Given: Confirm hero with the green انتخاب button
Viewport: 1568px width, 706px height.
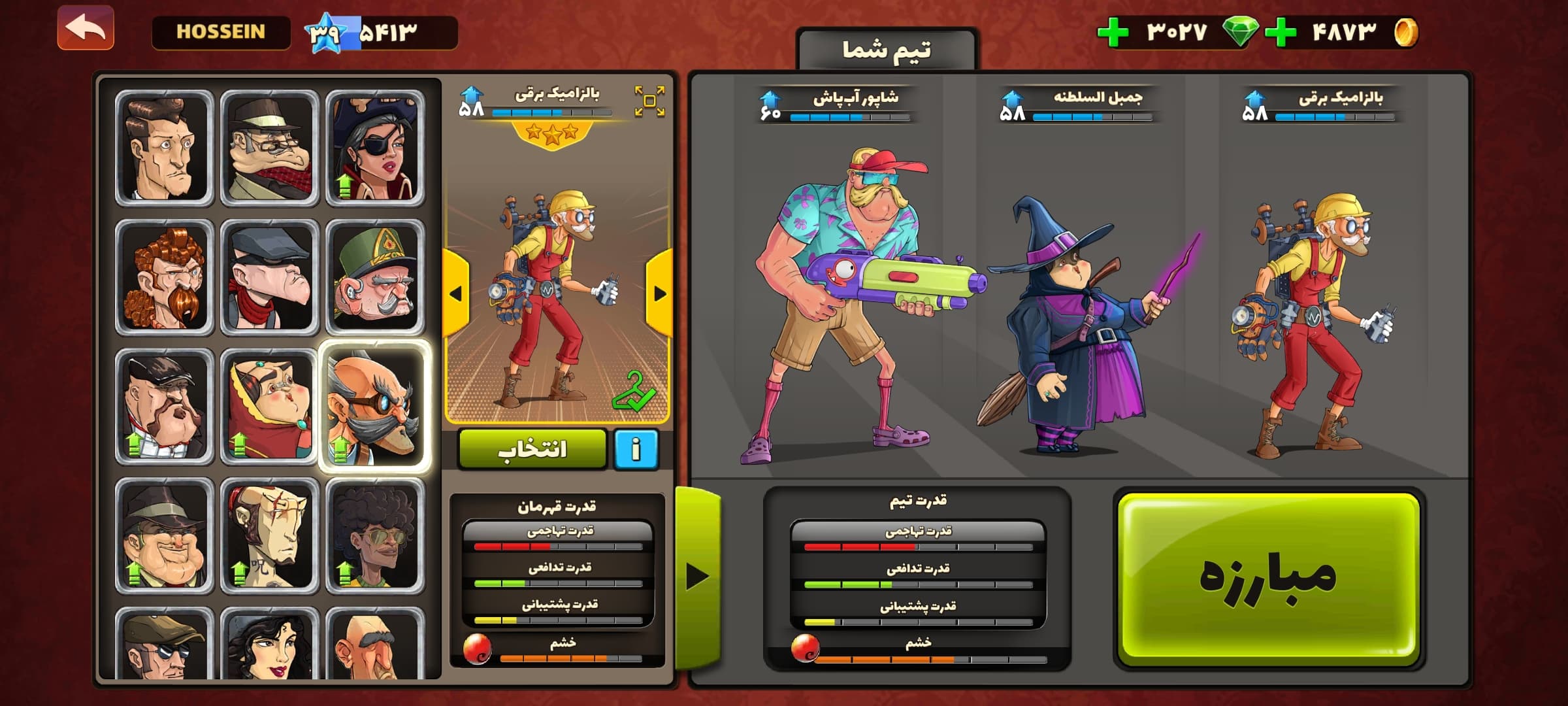Looking at the screenshot, I should click(532, 449).
